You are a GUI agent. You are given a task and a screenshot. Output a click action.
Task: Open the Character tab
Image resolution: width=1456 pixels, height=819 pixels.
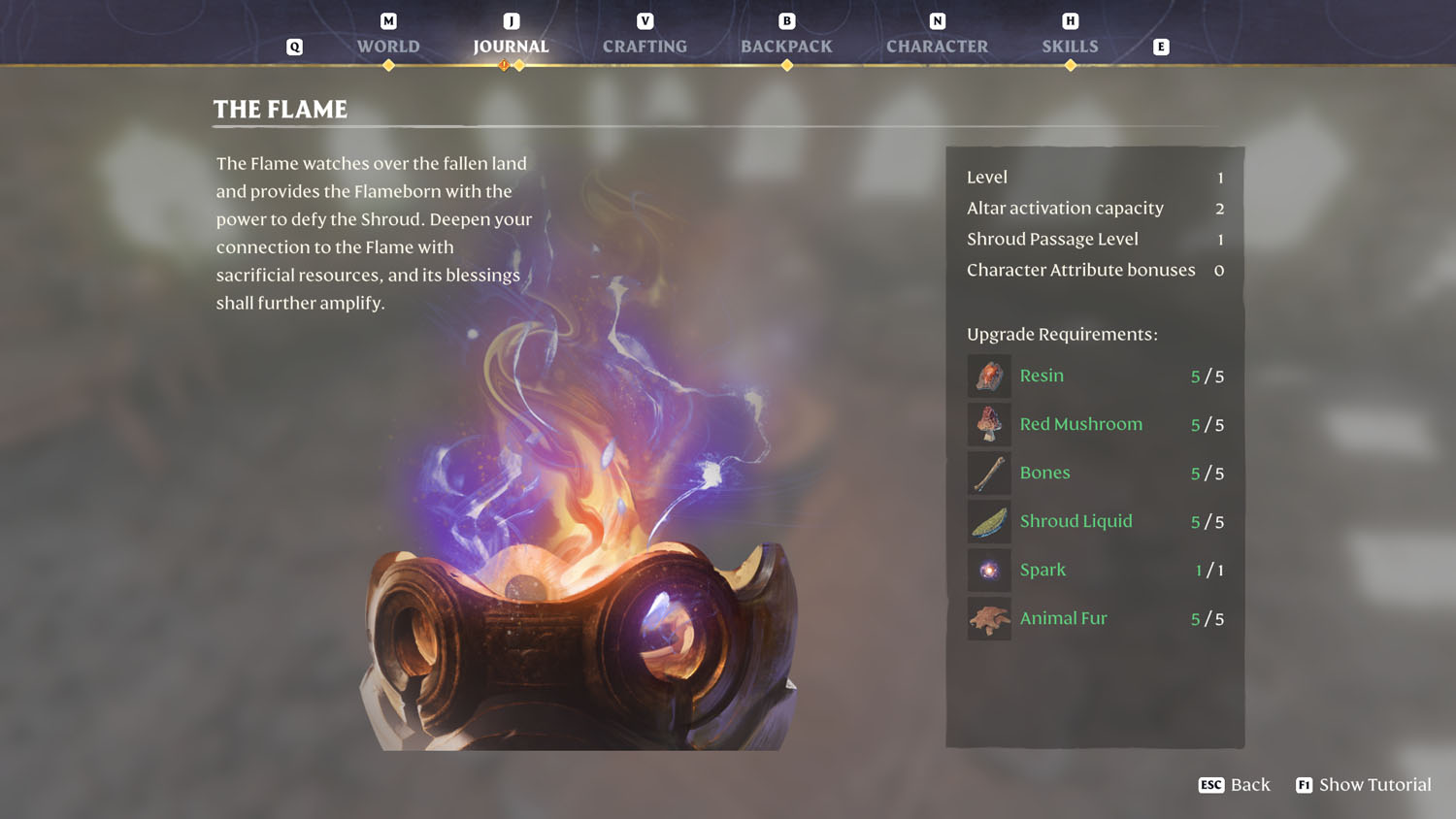[x=936, y=46]
